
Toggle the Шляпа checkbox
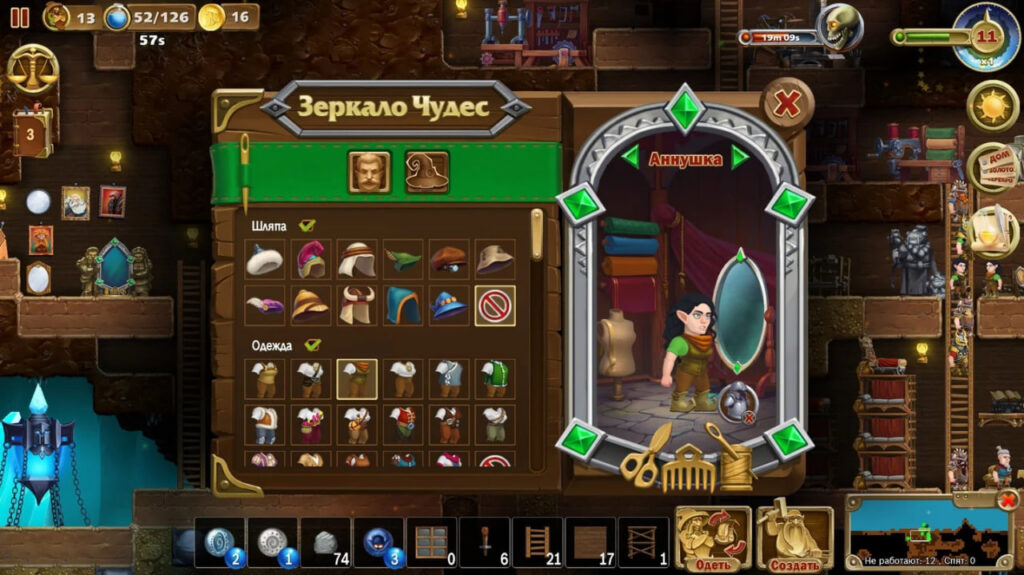[308, 226]
